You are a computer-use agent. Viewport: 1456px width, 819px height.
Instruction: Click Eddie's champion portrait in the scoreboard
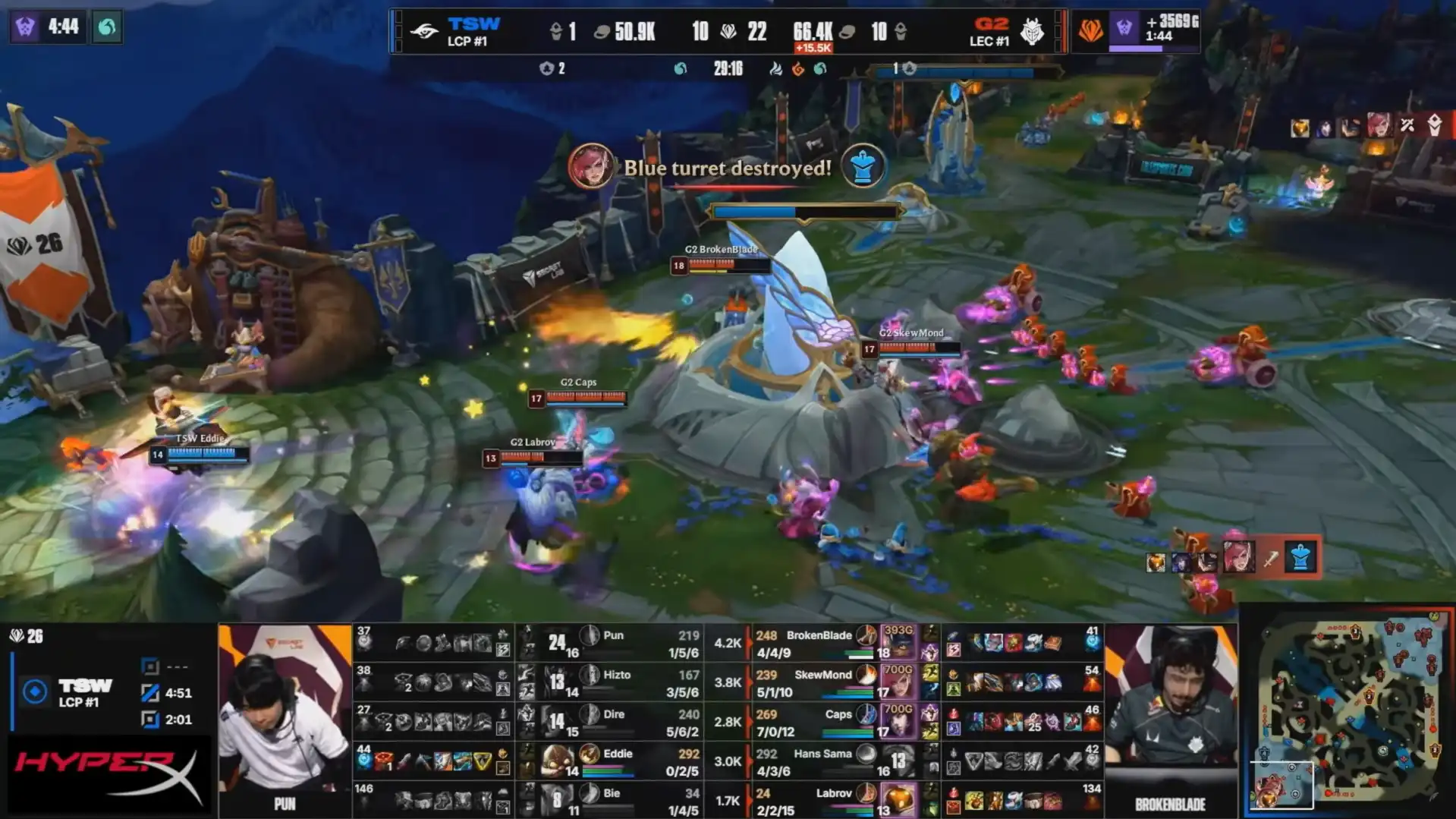(x=557, y=759)
